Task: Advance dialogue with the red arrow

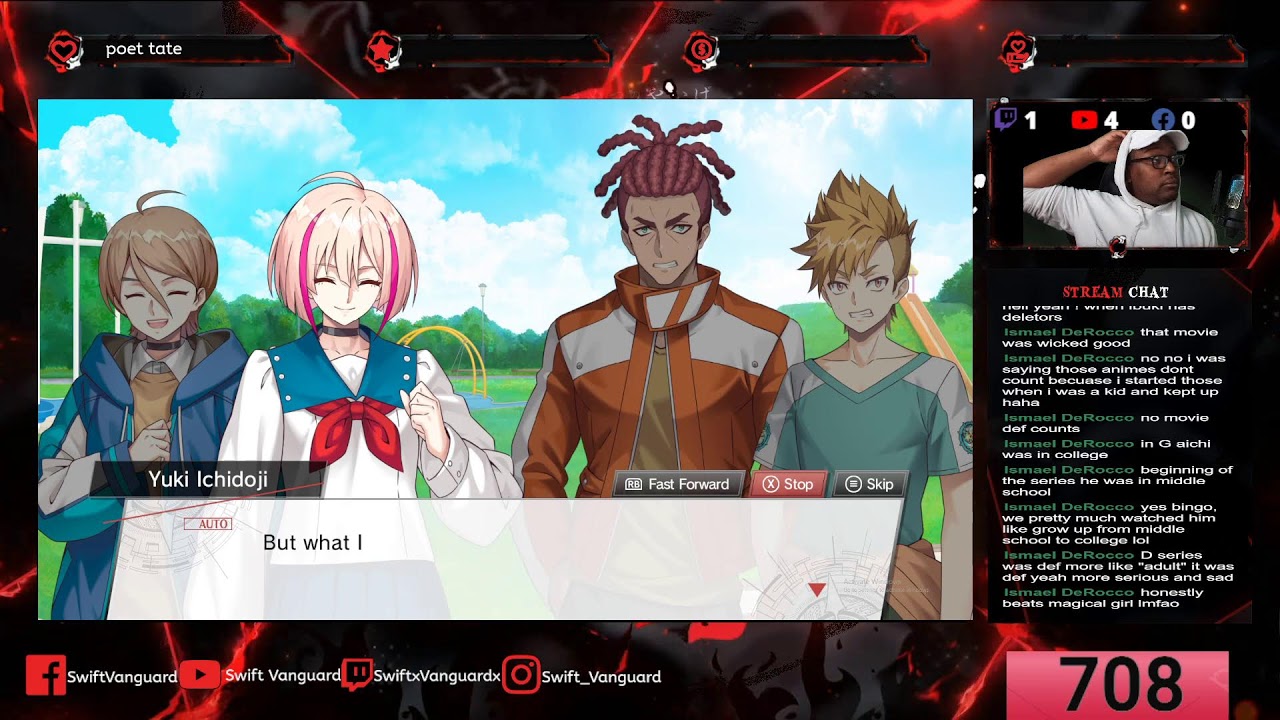Action: point(816,590)
